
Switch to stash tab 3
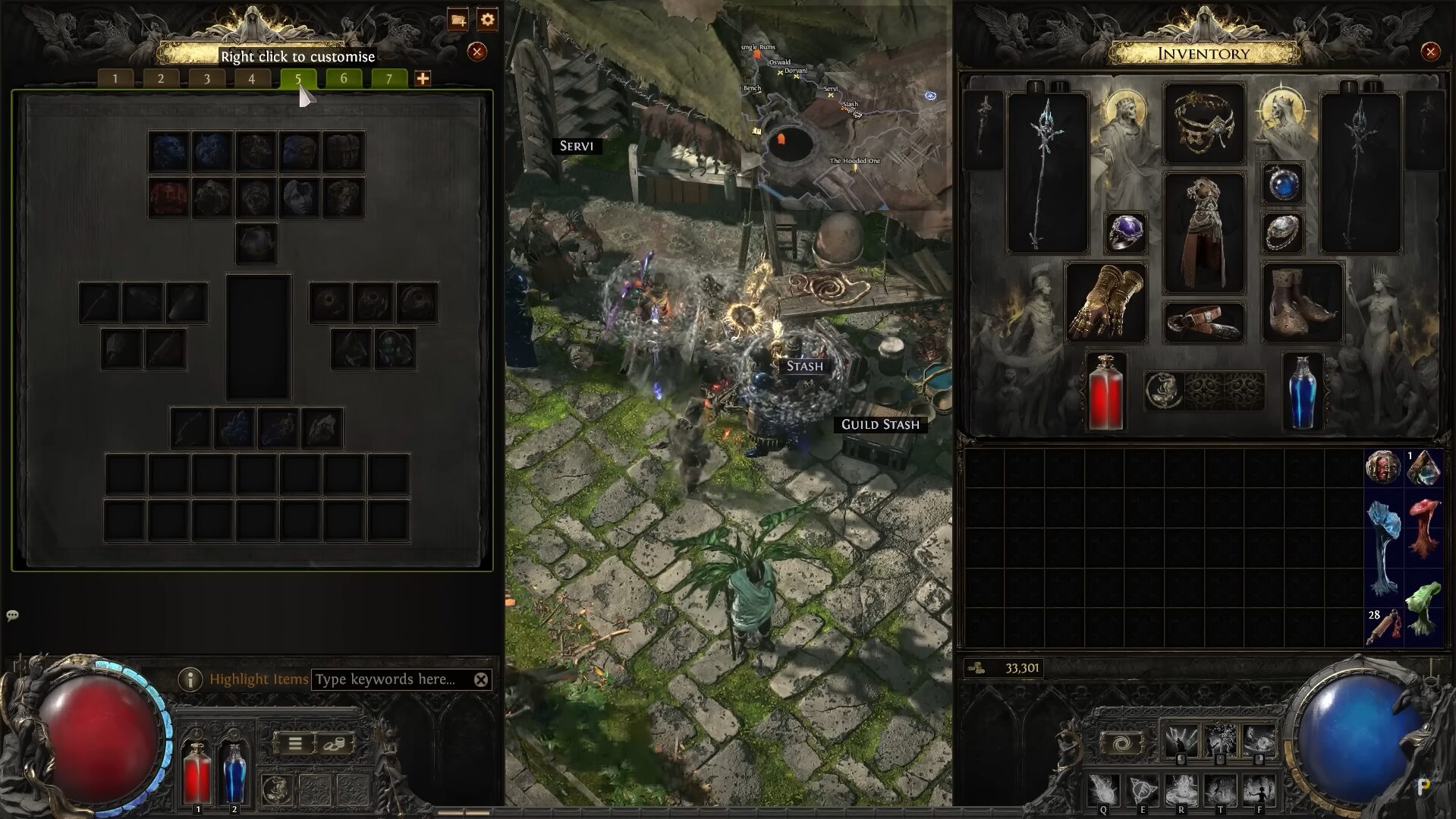[206, 77]
